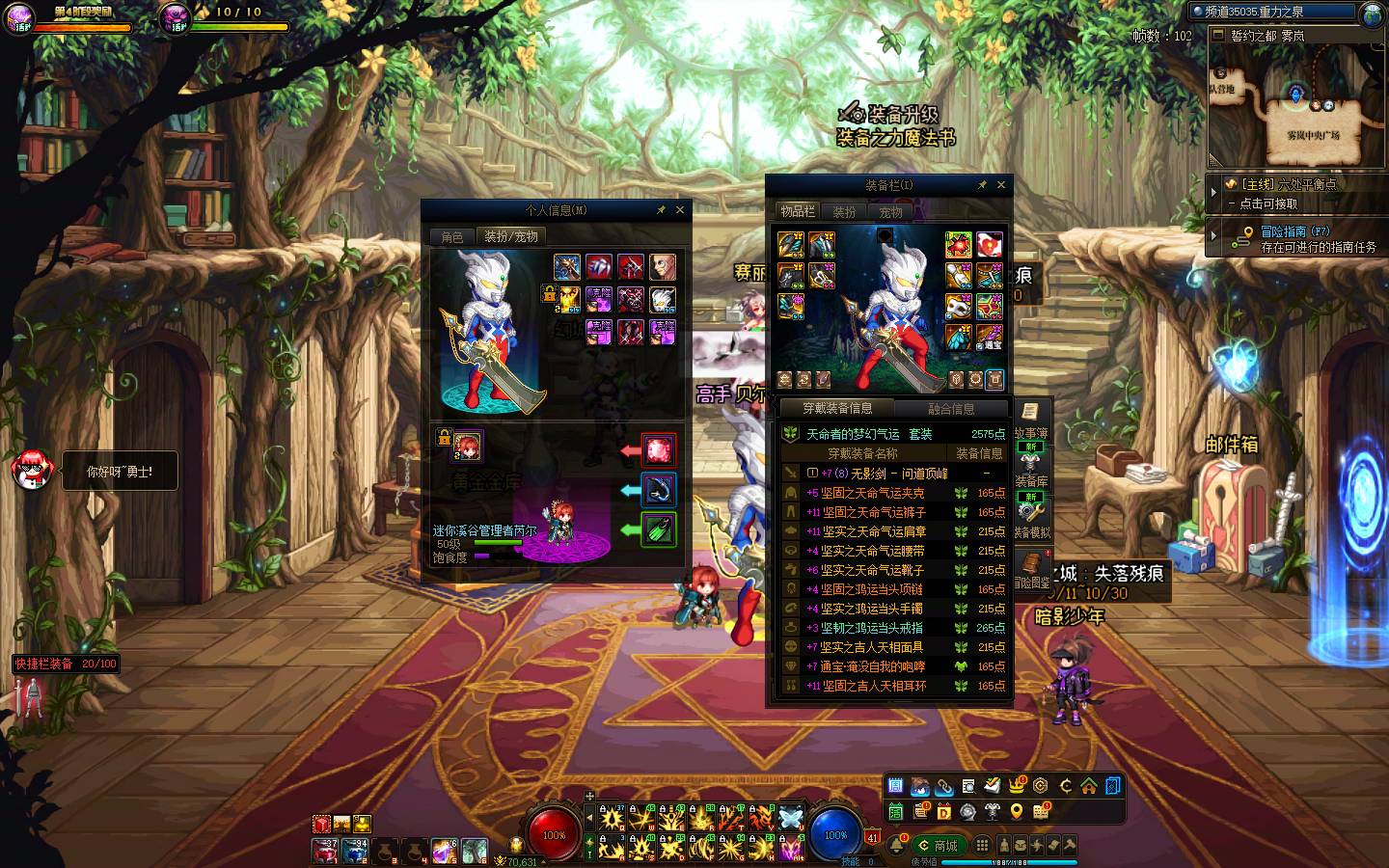Open the grid menu button beside 商城
The height and width of the screenshot is (868, 1389).
click(x=982, y=846)
